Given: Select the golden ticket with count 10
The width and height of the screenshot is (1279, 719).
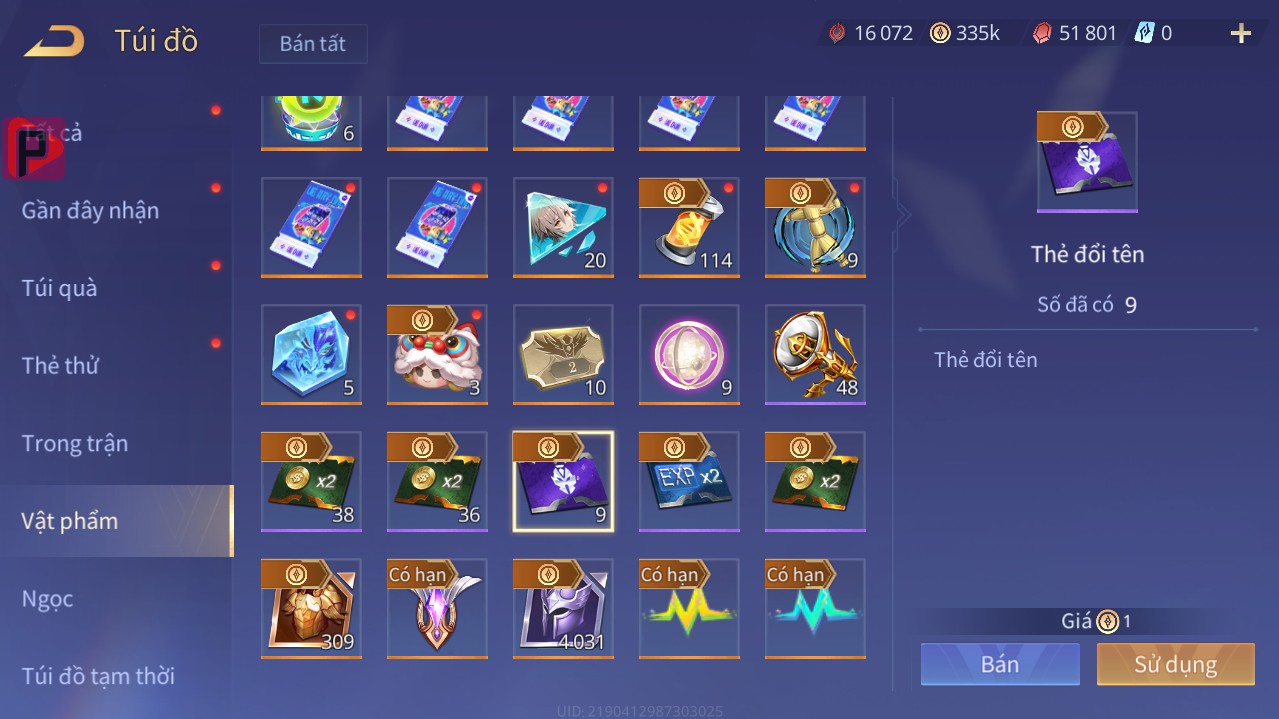Looking at the screenshot, I should [x=563, y=354].
